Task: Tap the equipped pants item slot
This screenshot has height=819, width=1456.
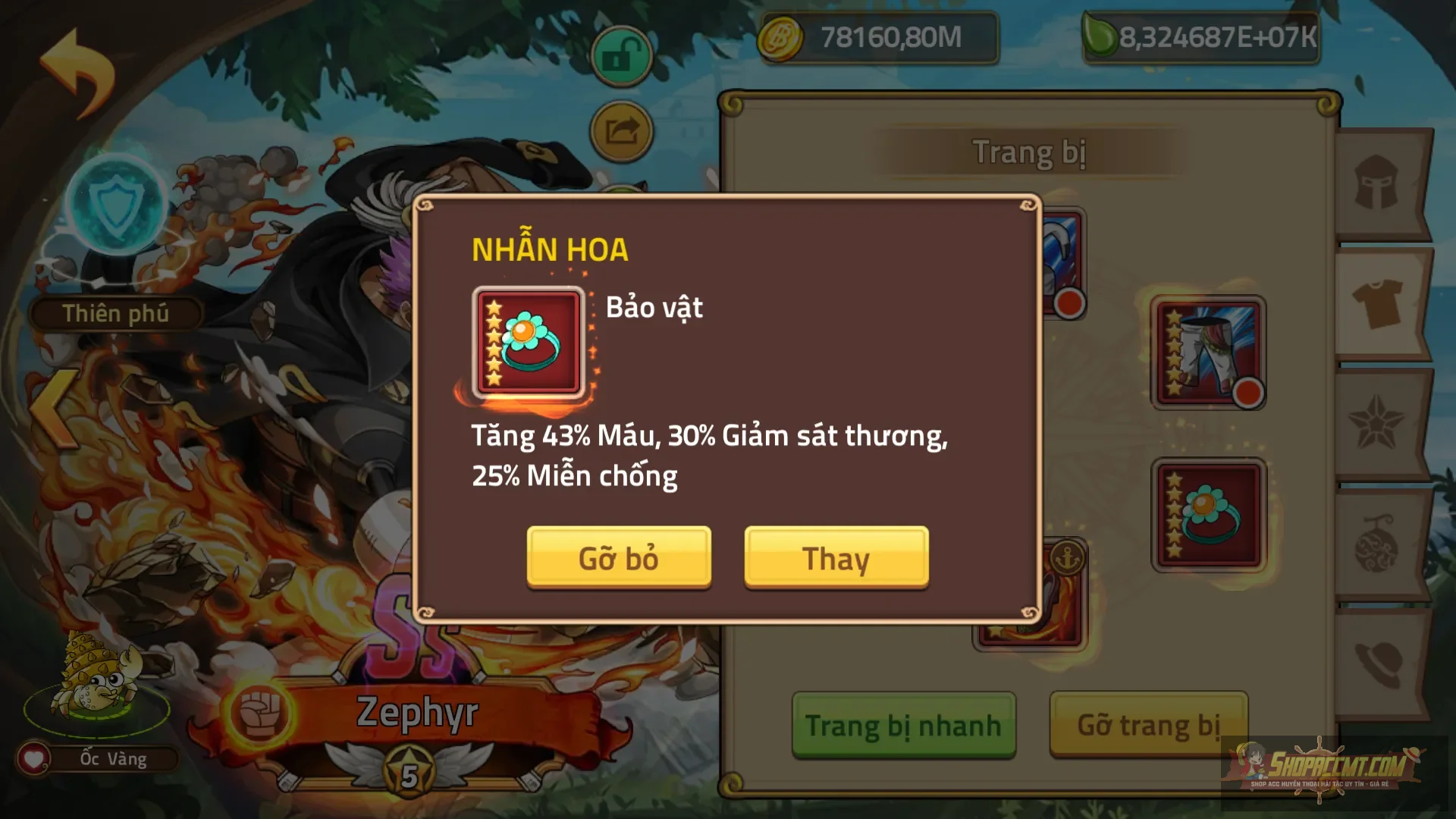Action: click(x=1208, y=353)
